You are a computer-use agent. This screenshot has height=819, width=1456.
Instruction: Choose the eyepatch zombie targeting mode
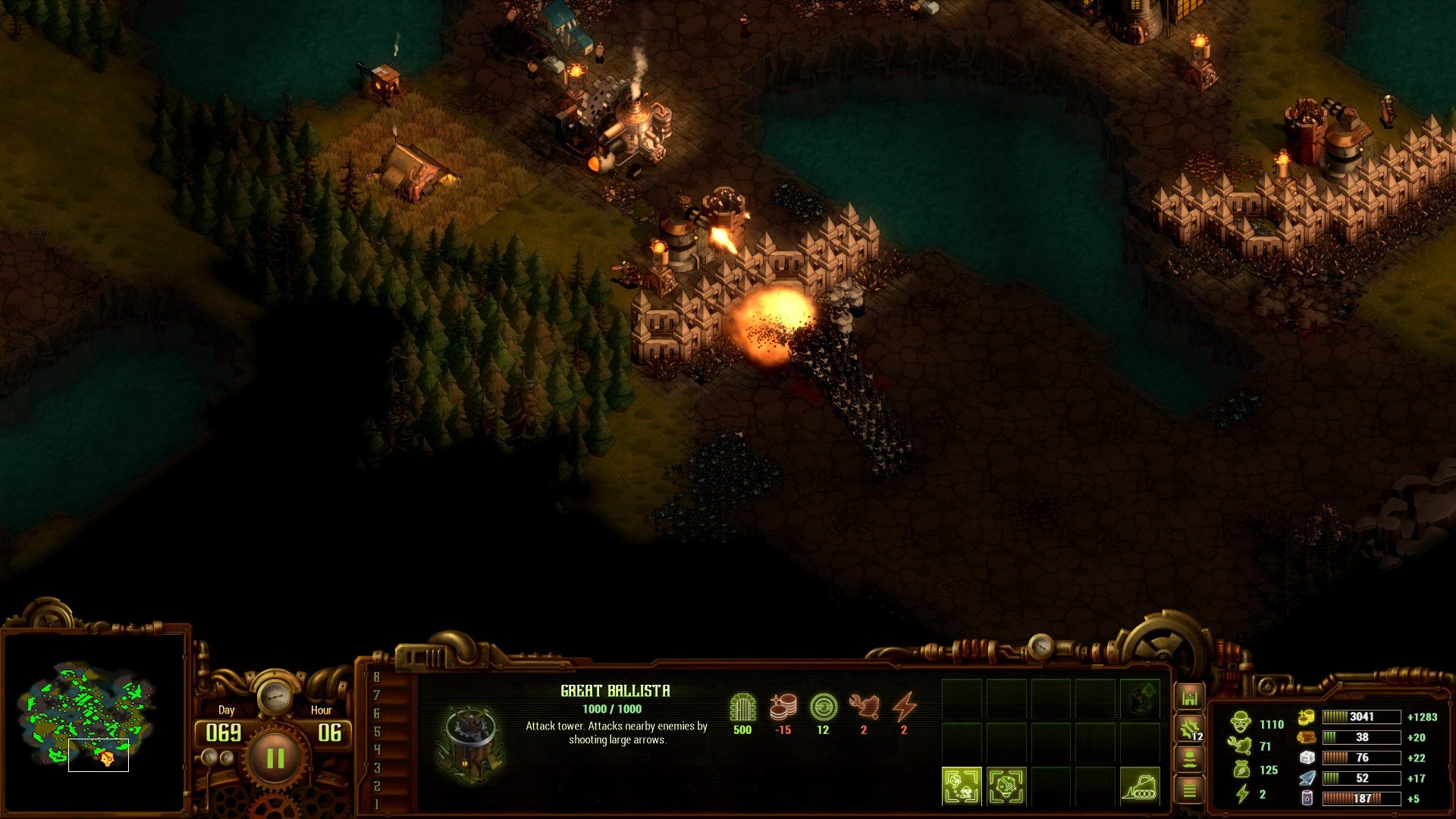point(1006,786)
